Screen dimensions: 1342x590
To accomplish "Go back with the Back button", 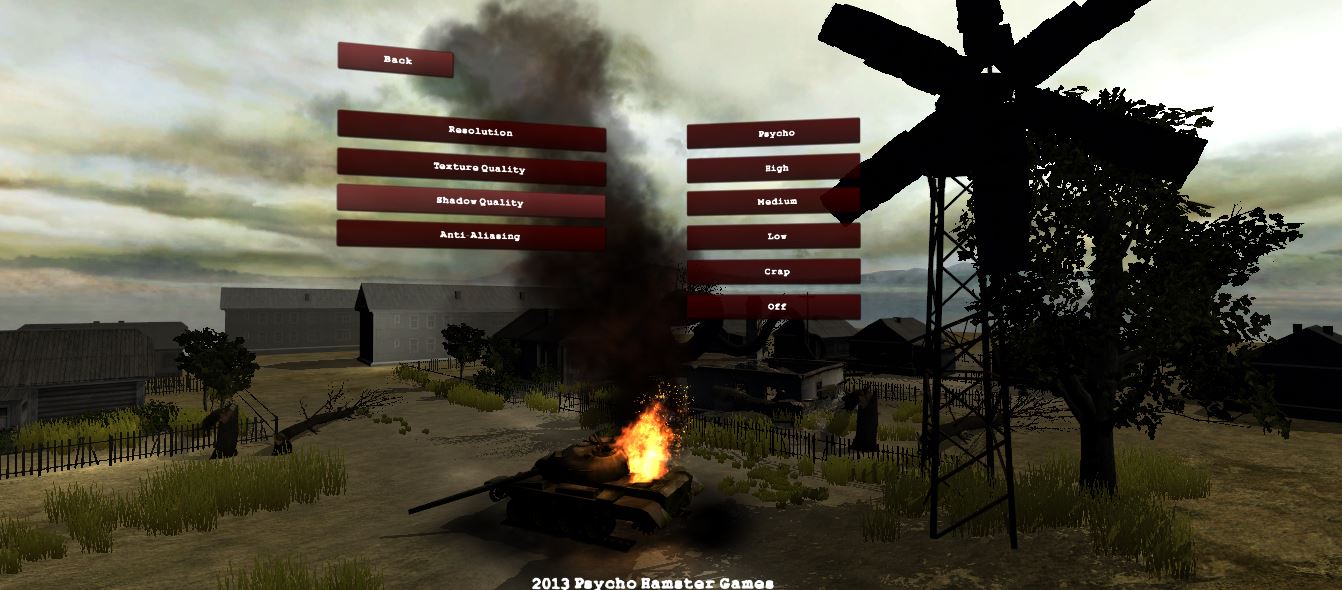I will coord(396,60).
